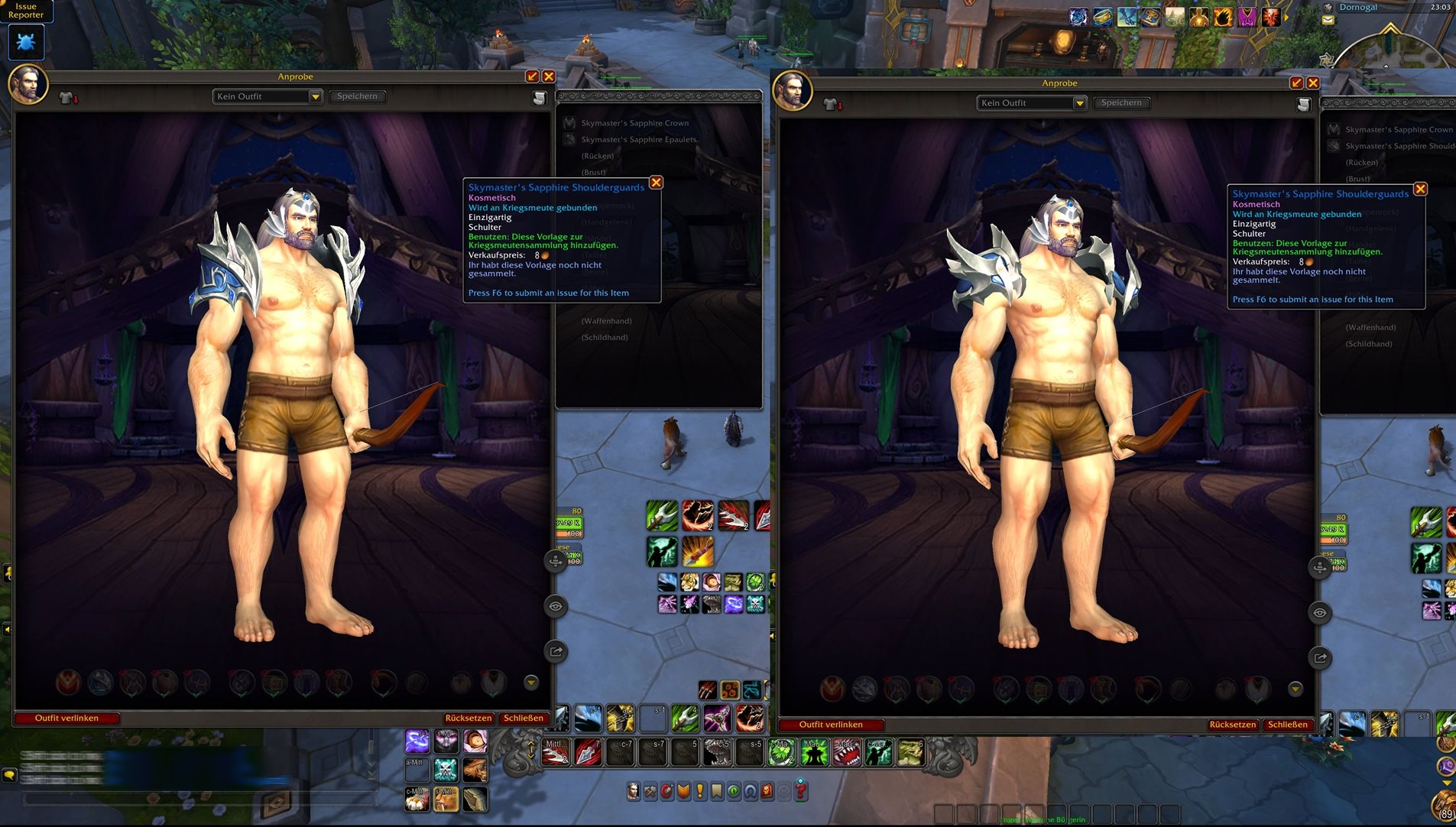Open professions via the crossed hammers icon
The image size is (1456, 827).
coord(650,792)
